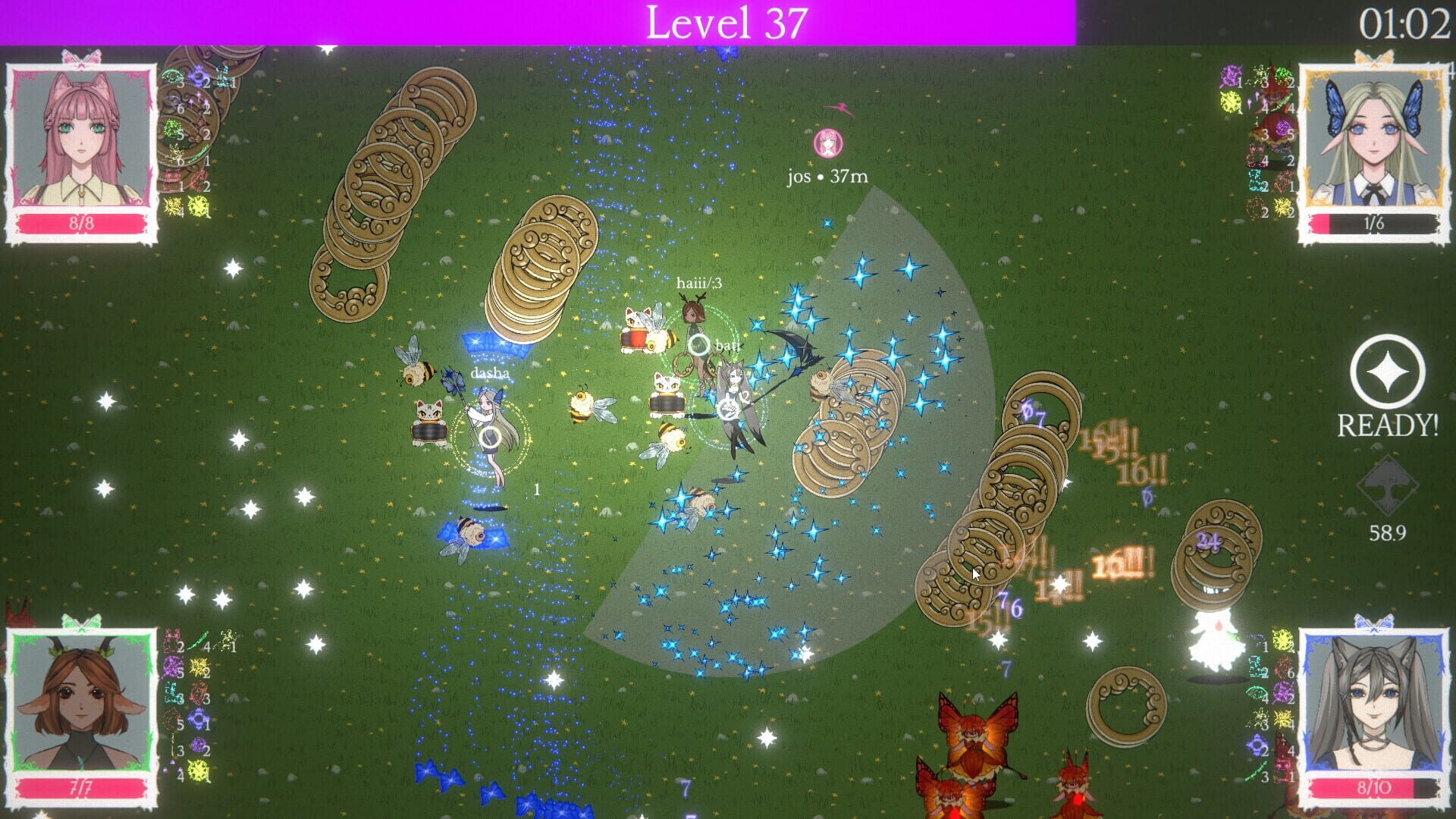
Task: Click the purple orb upgrade icon with count 5 top-right
Action: pos(1283,129)
